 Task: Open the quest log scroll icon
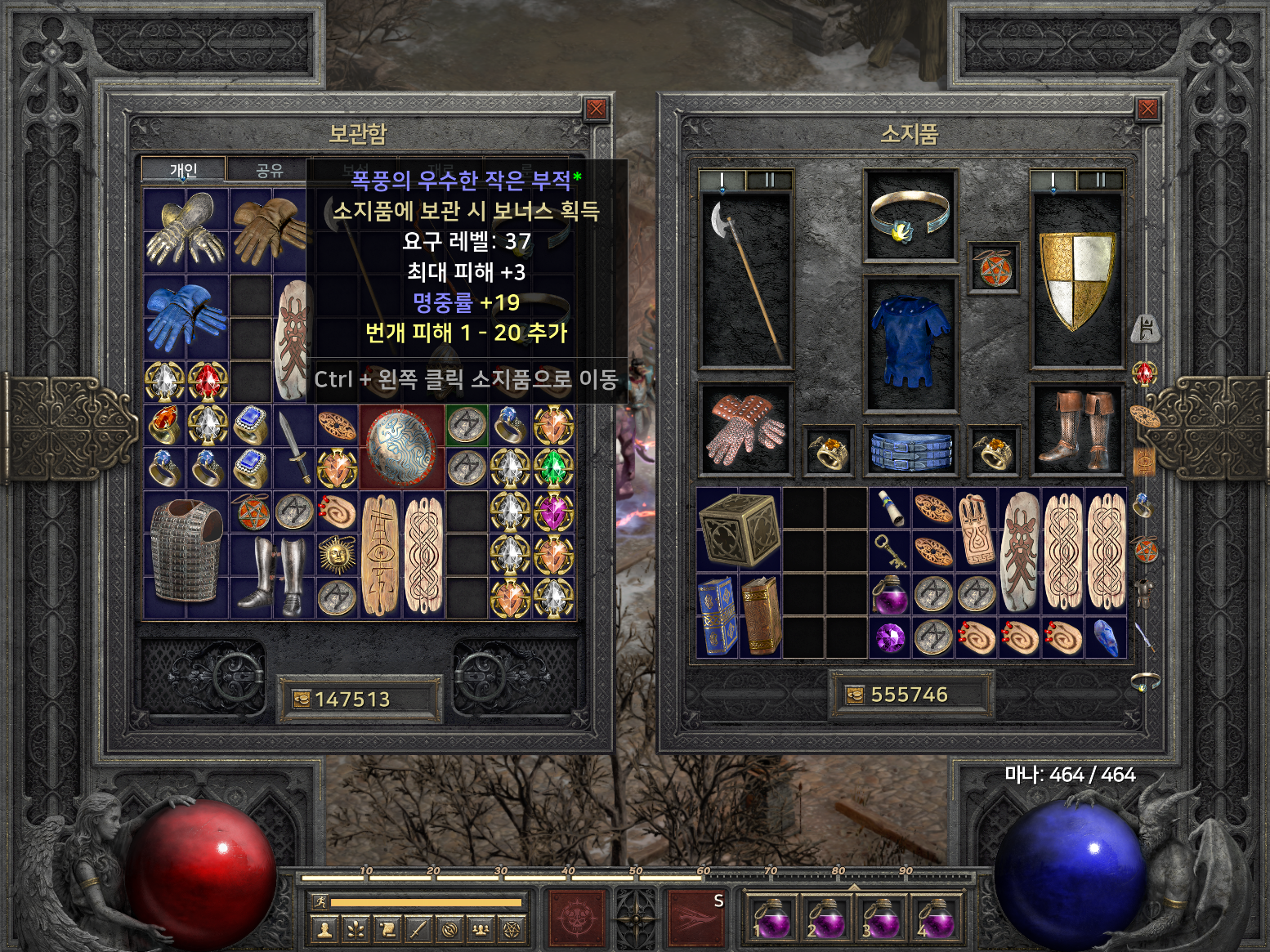pyautogui.click(x=387, y=929)
